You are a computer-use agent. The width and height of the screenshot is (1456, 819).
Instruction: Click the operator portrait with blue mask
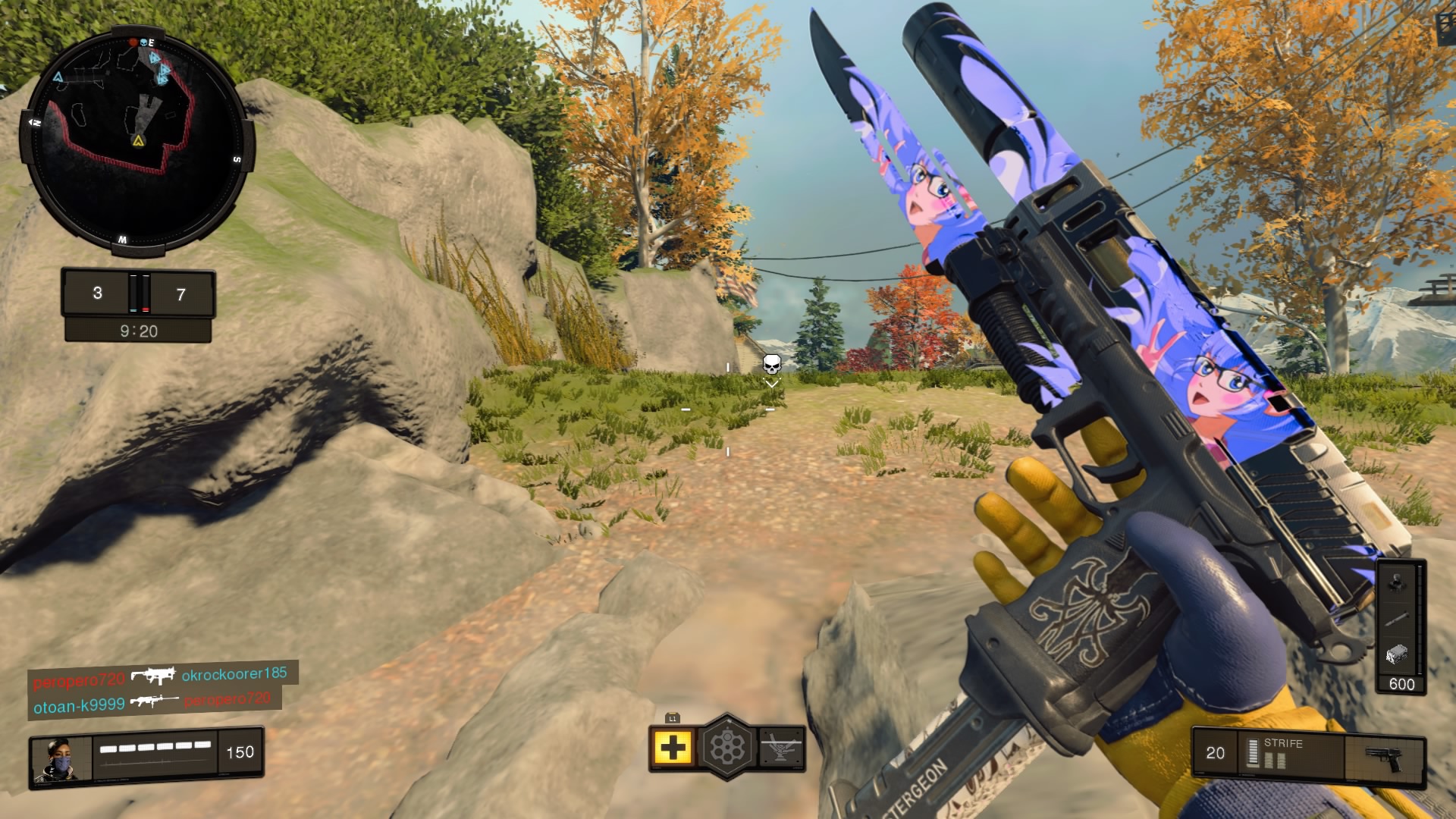pyautogui.click(x=59, y=758)
